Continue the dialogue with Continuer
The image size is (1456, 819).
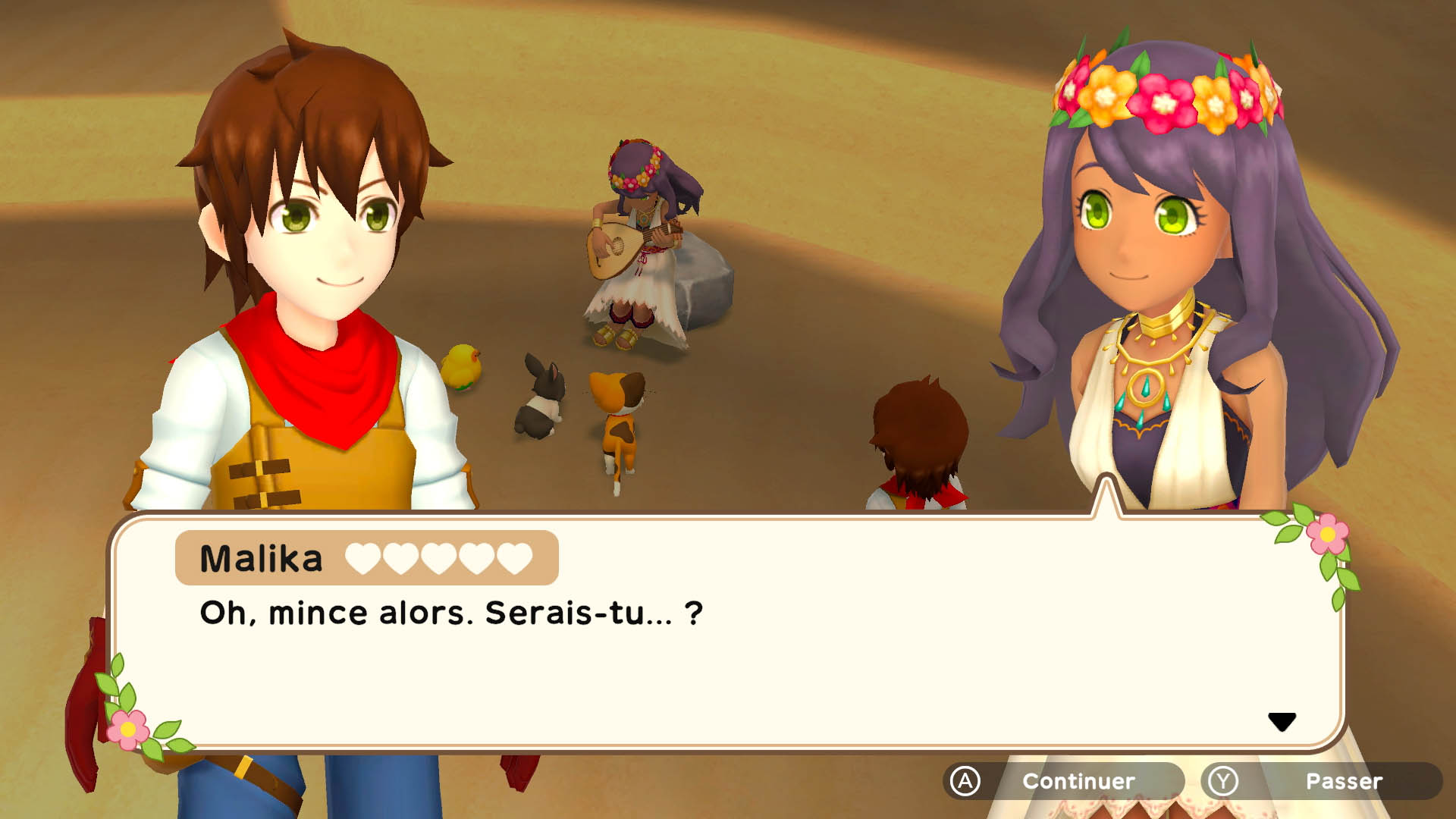1063,781
